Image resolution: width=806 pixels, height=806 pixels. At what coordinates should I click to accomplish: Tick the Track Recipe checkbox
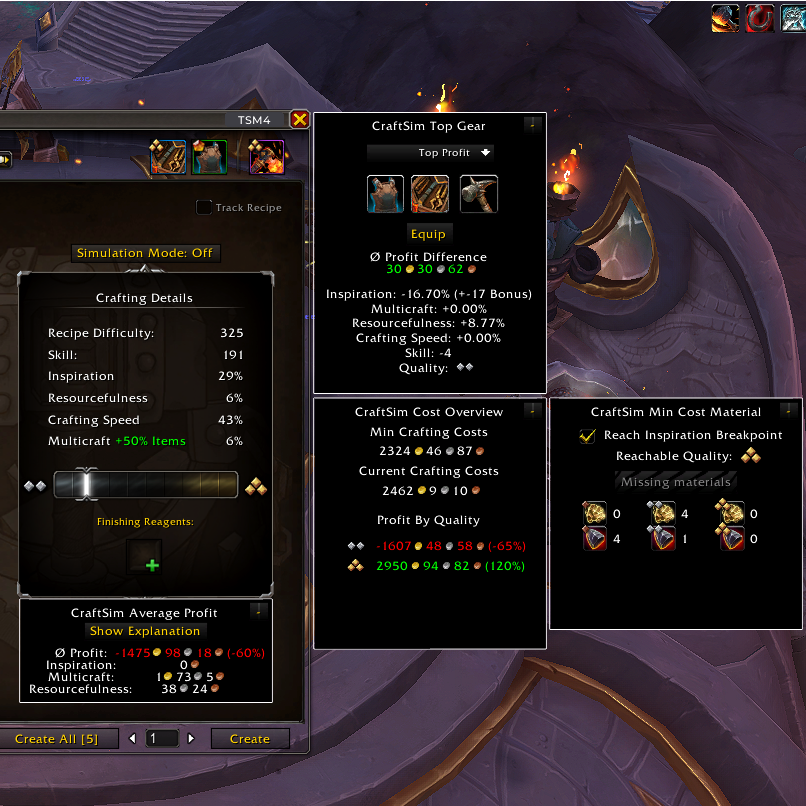point(204,208)
